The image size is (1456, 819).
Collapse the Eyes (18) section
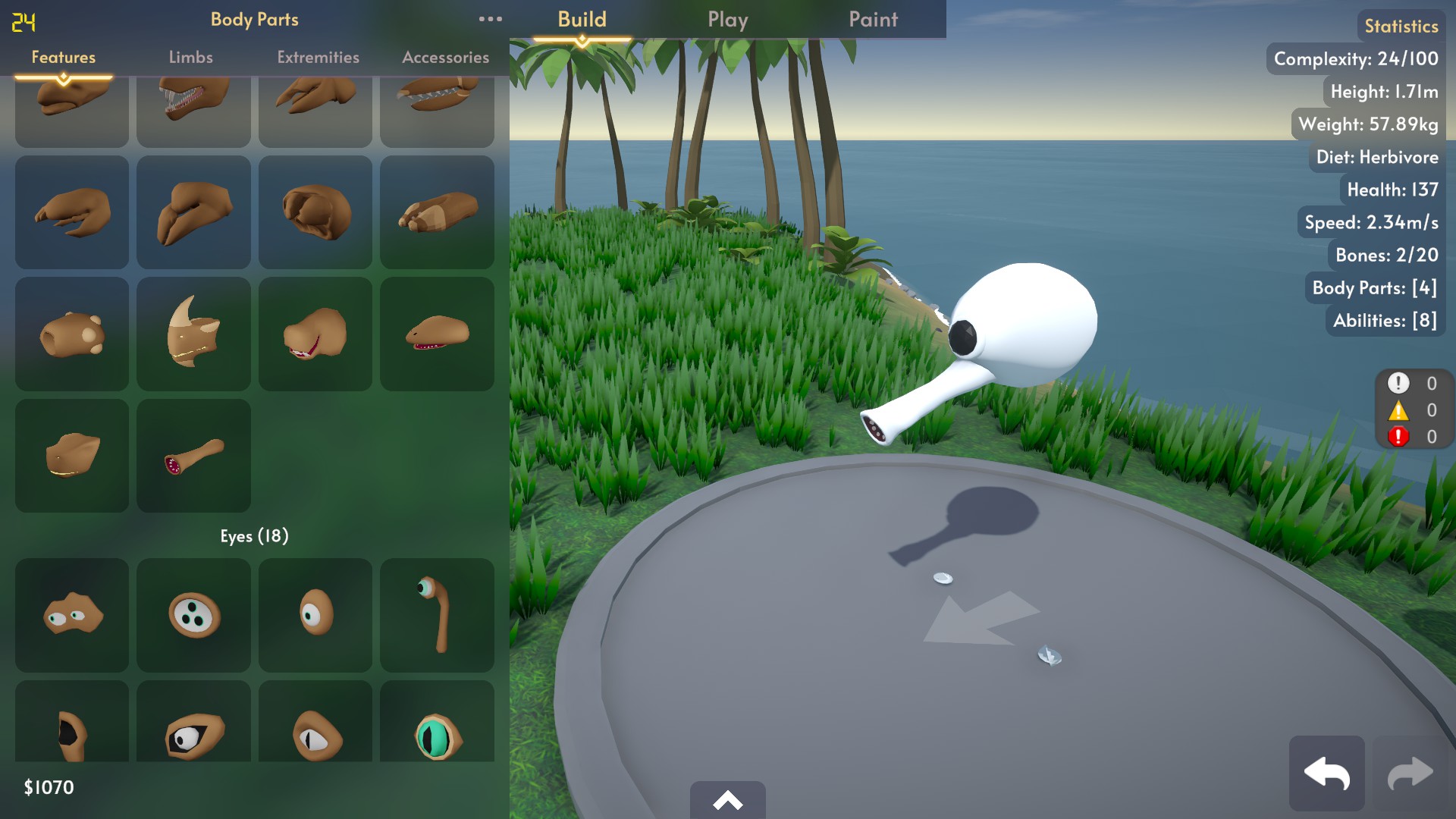click(x=253, y=535)
